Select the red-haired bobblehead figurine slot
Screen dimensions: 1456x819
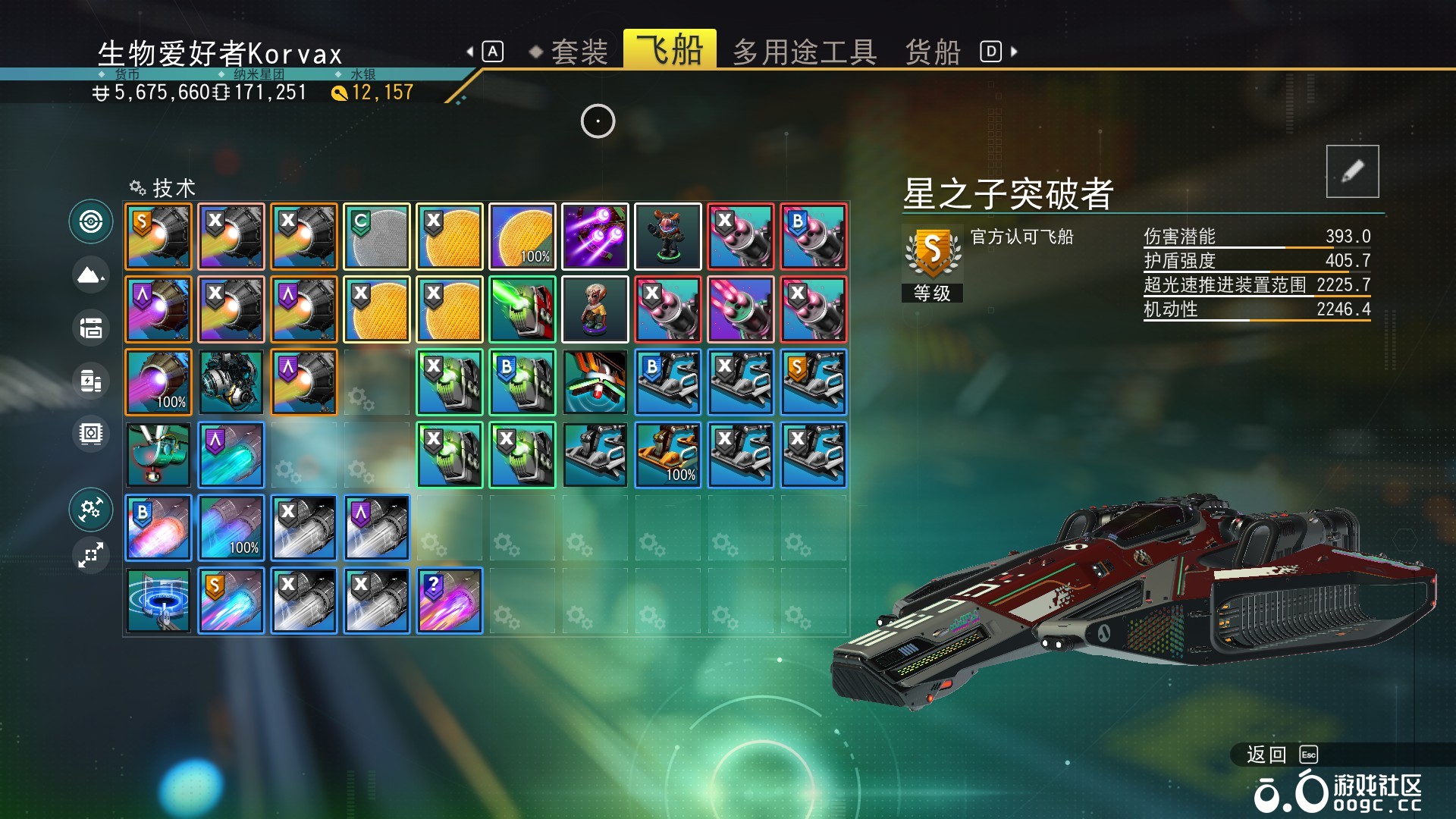(668, 237)
